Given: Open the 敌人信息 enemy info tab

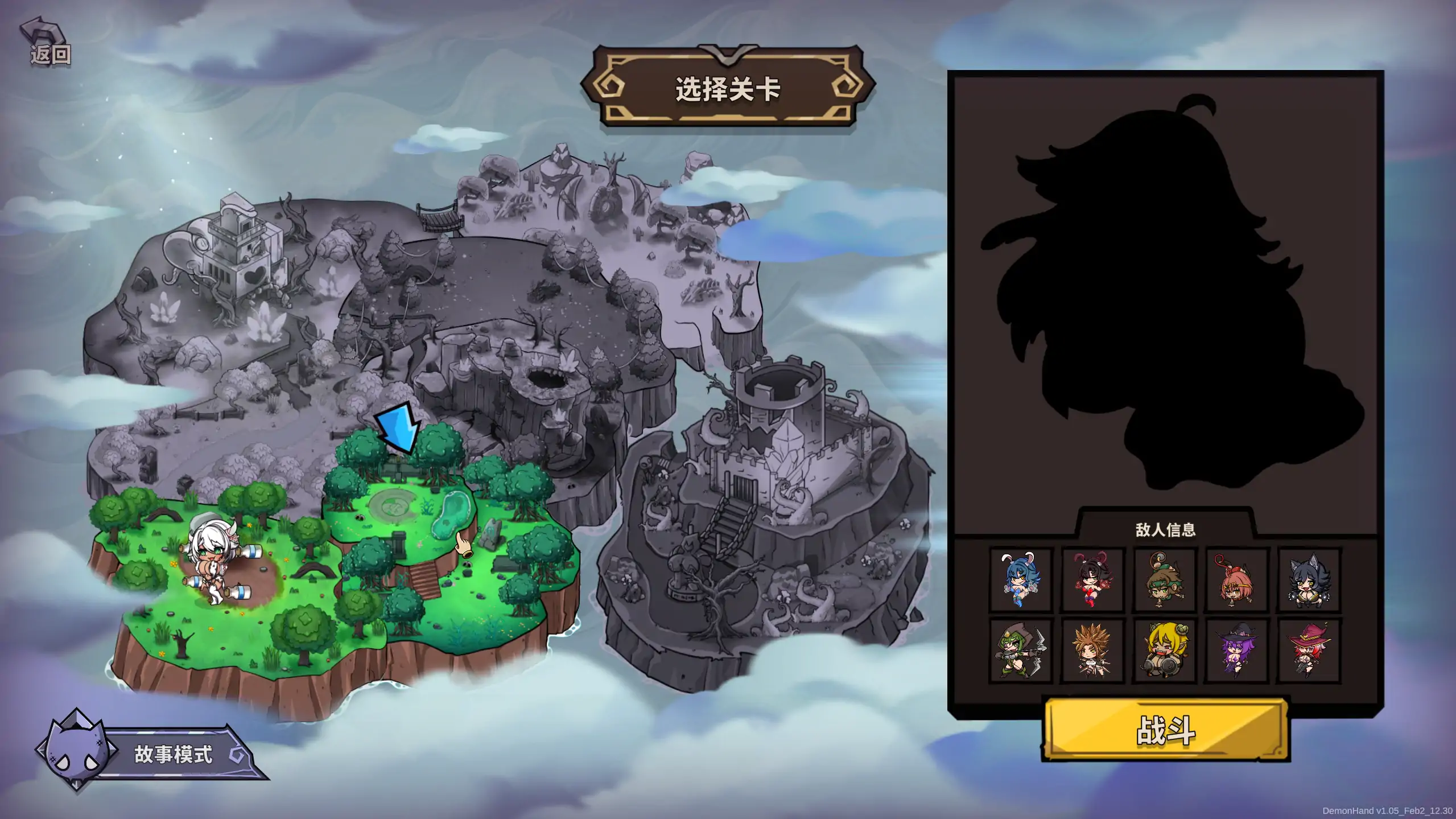Looking at the screenshot, I should click(1166, 529).
